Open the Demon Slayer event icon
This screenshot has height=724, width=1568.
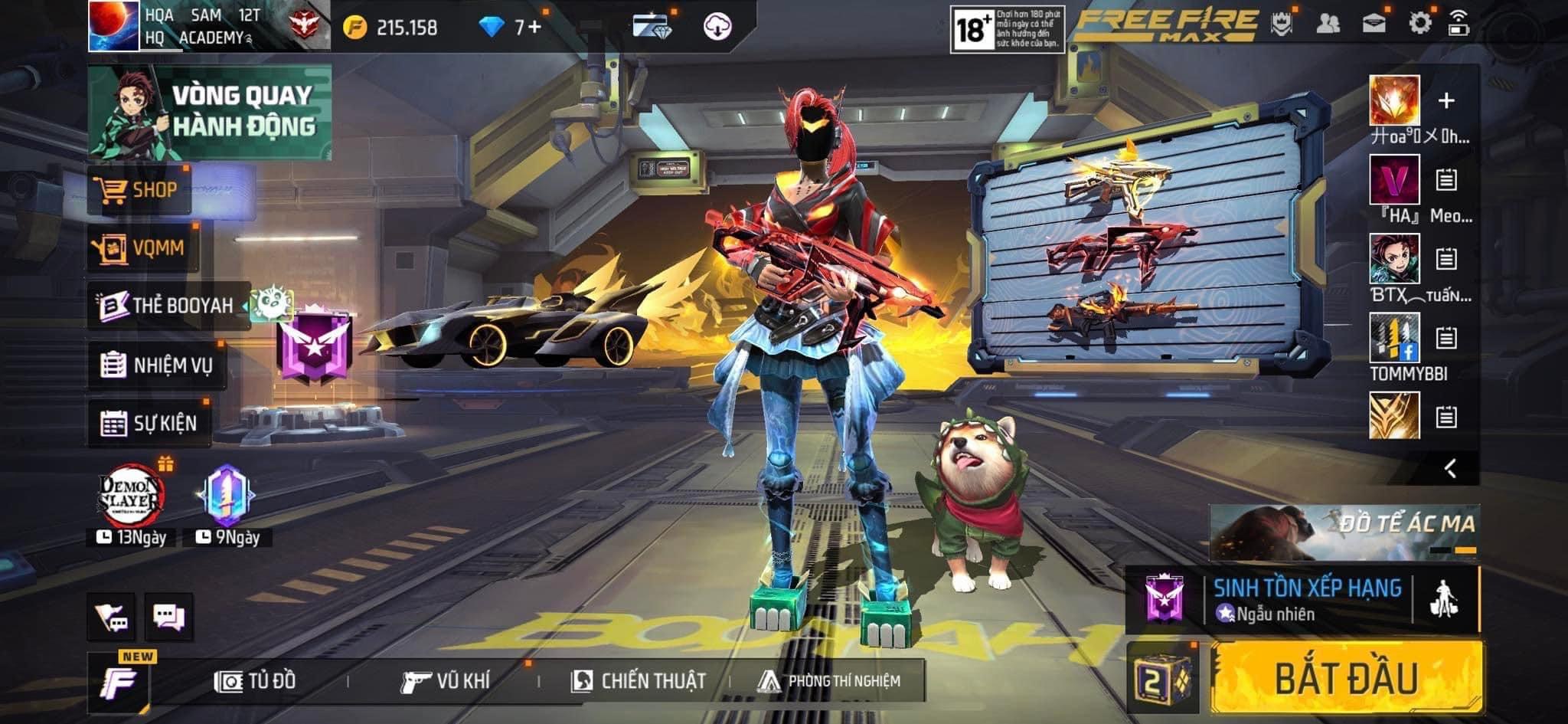[x=132, y=496]
